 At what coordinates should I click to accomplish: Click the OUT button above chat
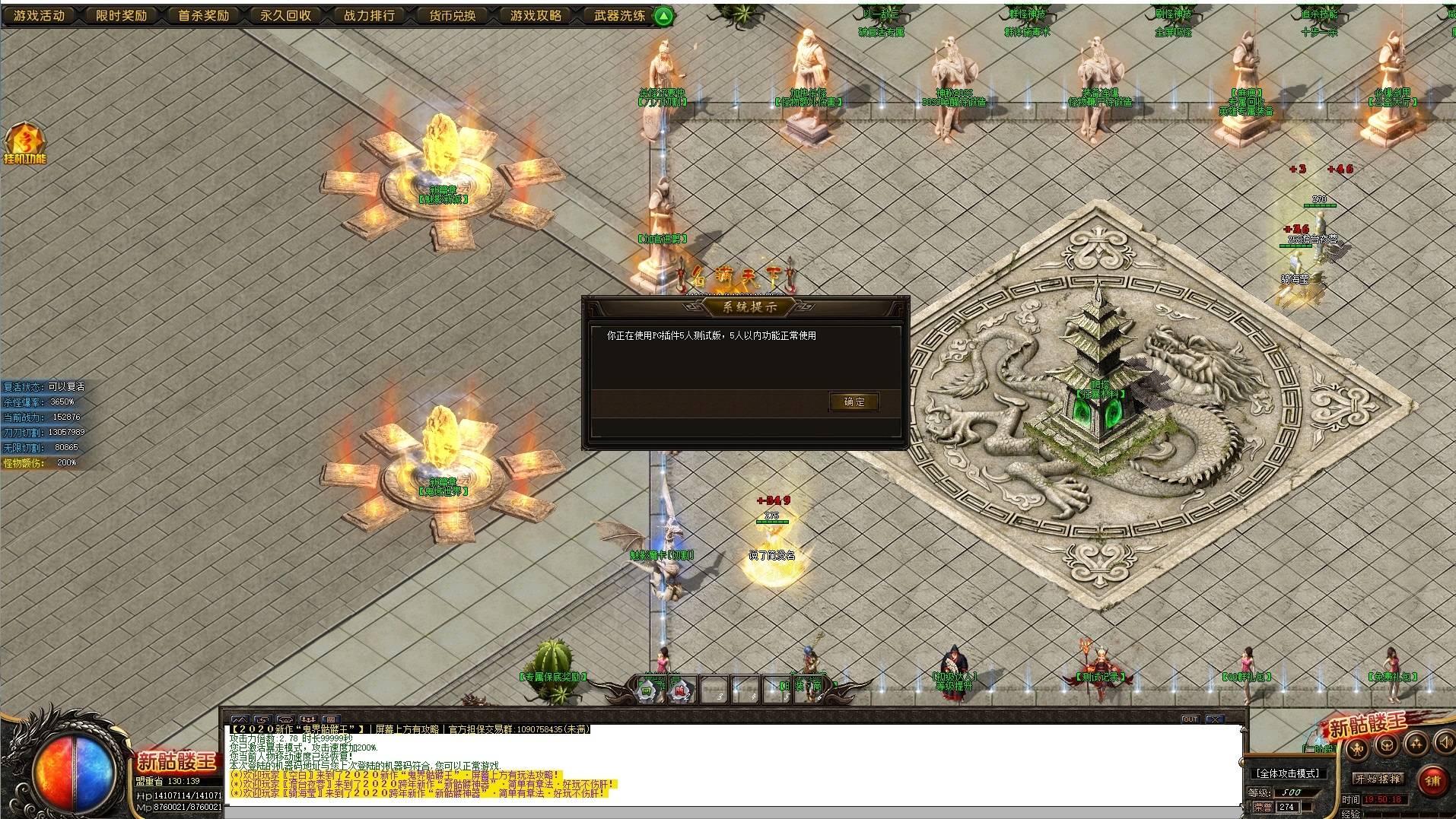[1190, 719]
